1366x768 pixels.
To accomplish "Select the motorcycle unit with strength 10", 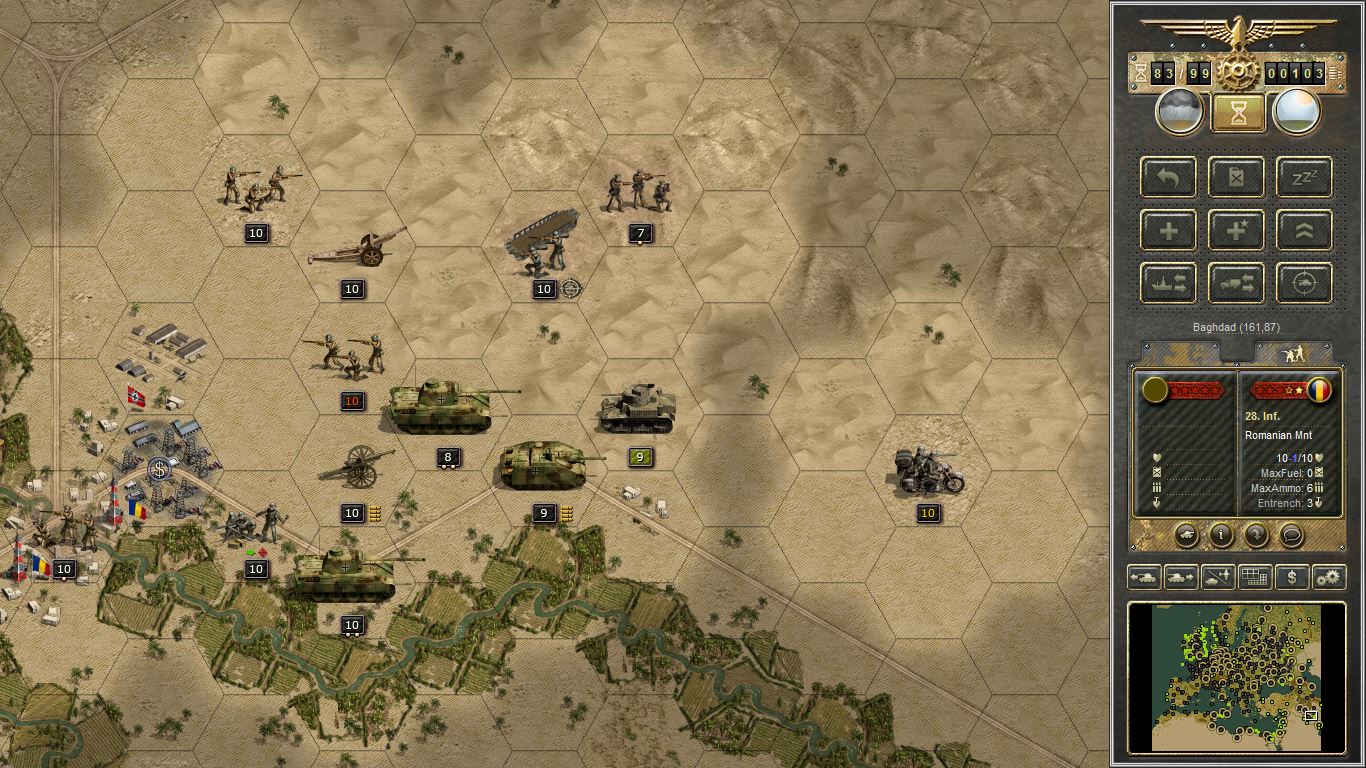I will click(x=930, y=473).
